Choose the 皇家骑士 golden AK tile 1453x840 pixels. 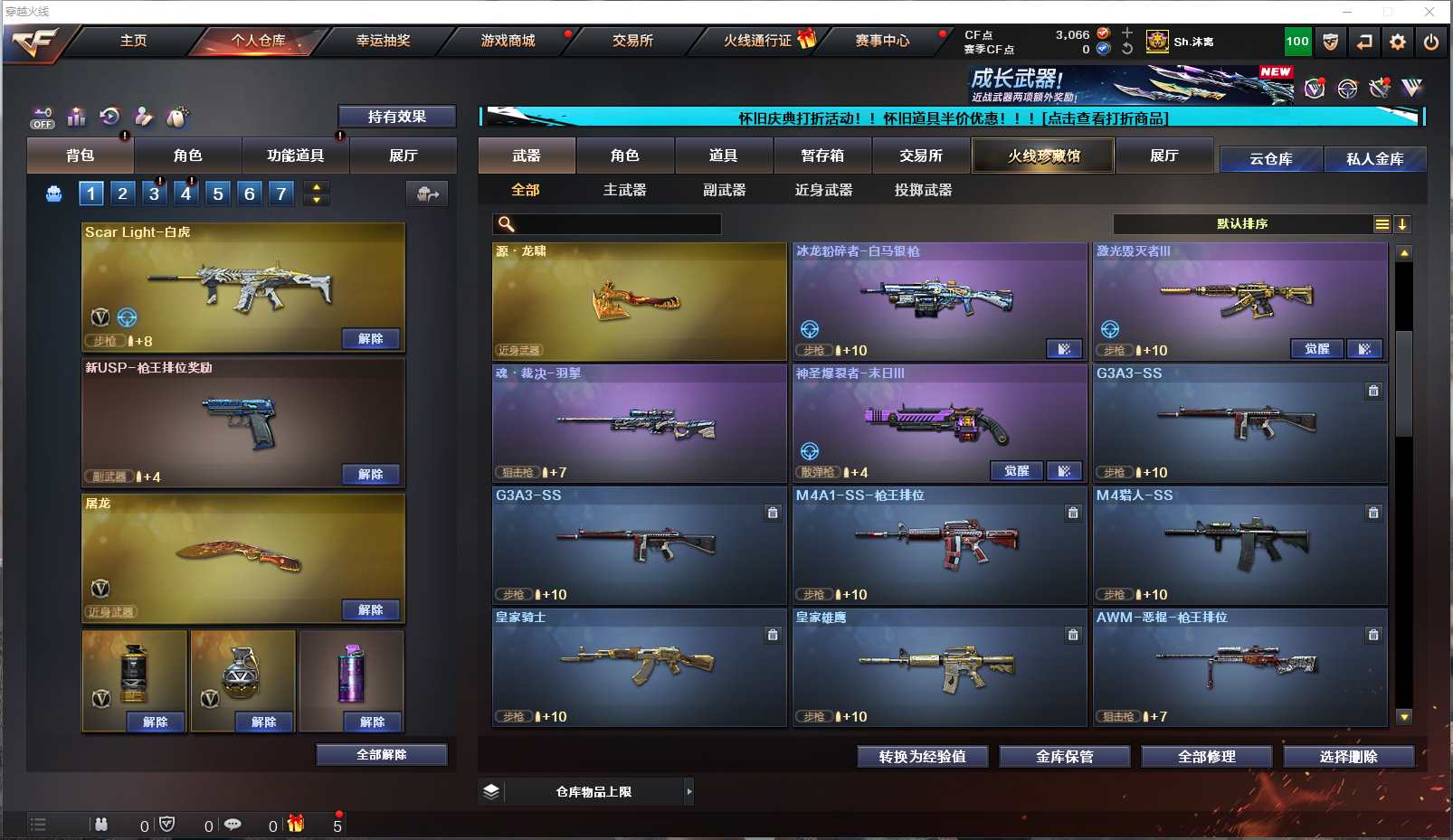click(639, 667)
